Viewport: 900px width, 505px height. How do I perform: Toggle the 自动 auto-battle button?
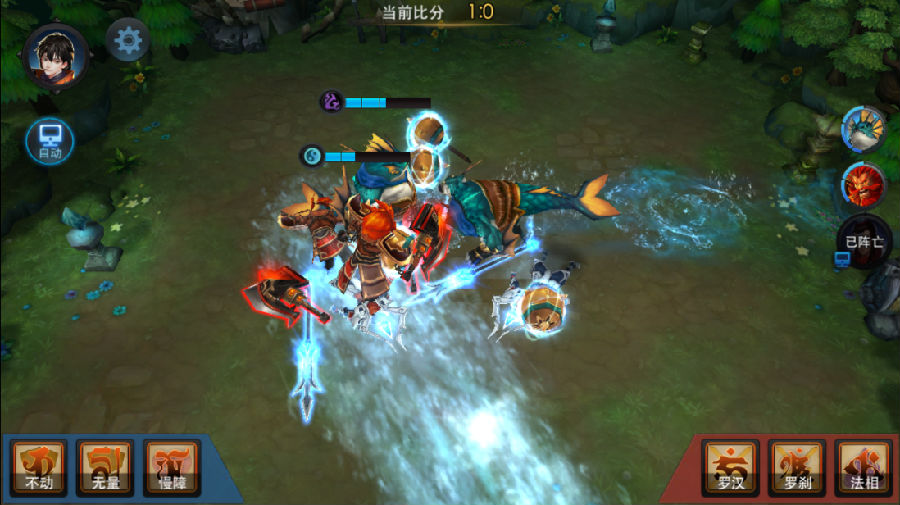(x=49, y=140)
